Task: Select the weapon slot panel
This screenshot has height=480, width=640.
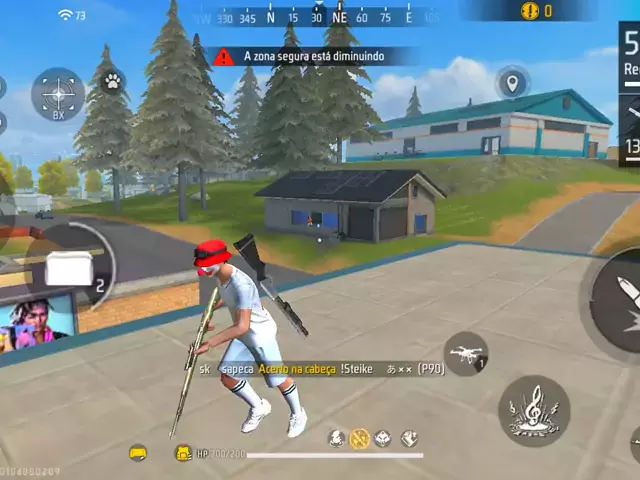Action: [x=630, y=100]
